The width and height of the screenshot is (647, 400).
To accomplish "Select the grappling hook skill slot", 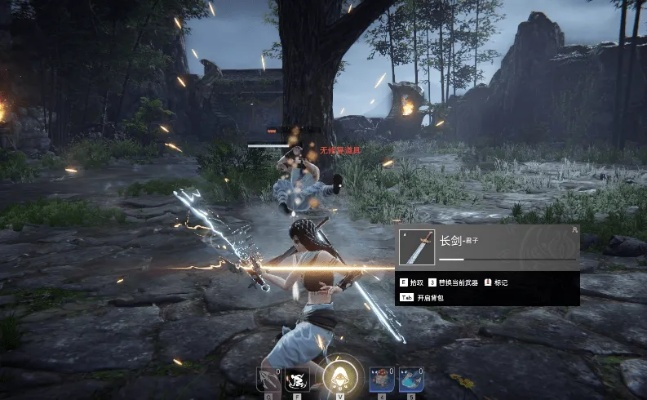I will tap(267, 379).
